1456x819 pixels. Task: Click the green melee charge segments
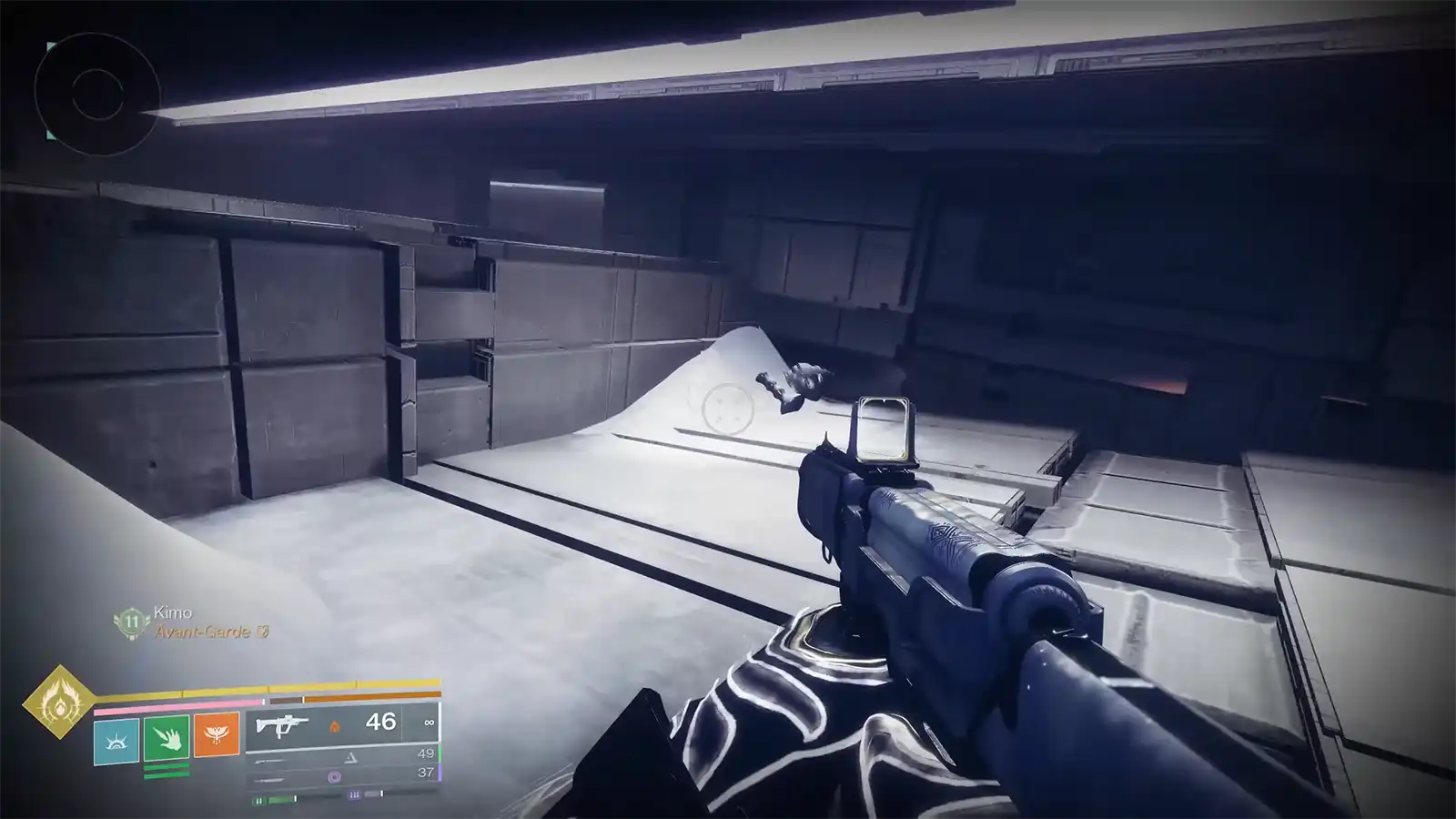167,769
